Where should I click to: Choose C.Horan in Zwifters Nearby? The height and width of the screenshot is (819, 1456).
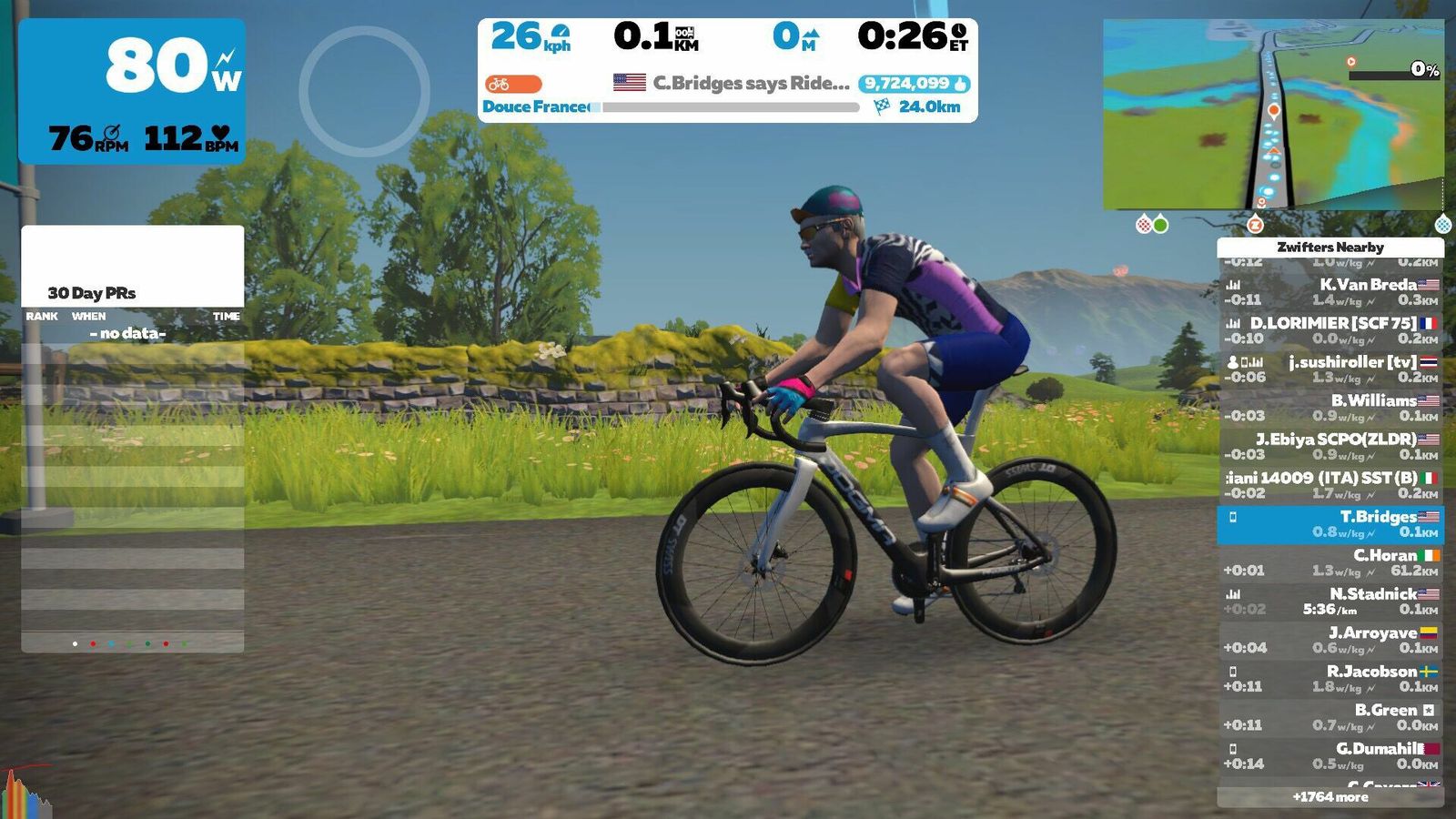1330,562
